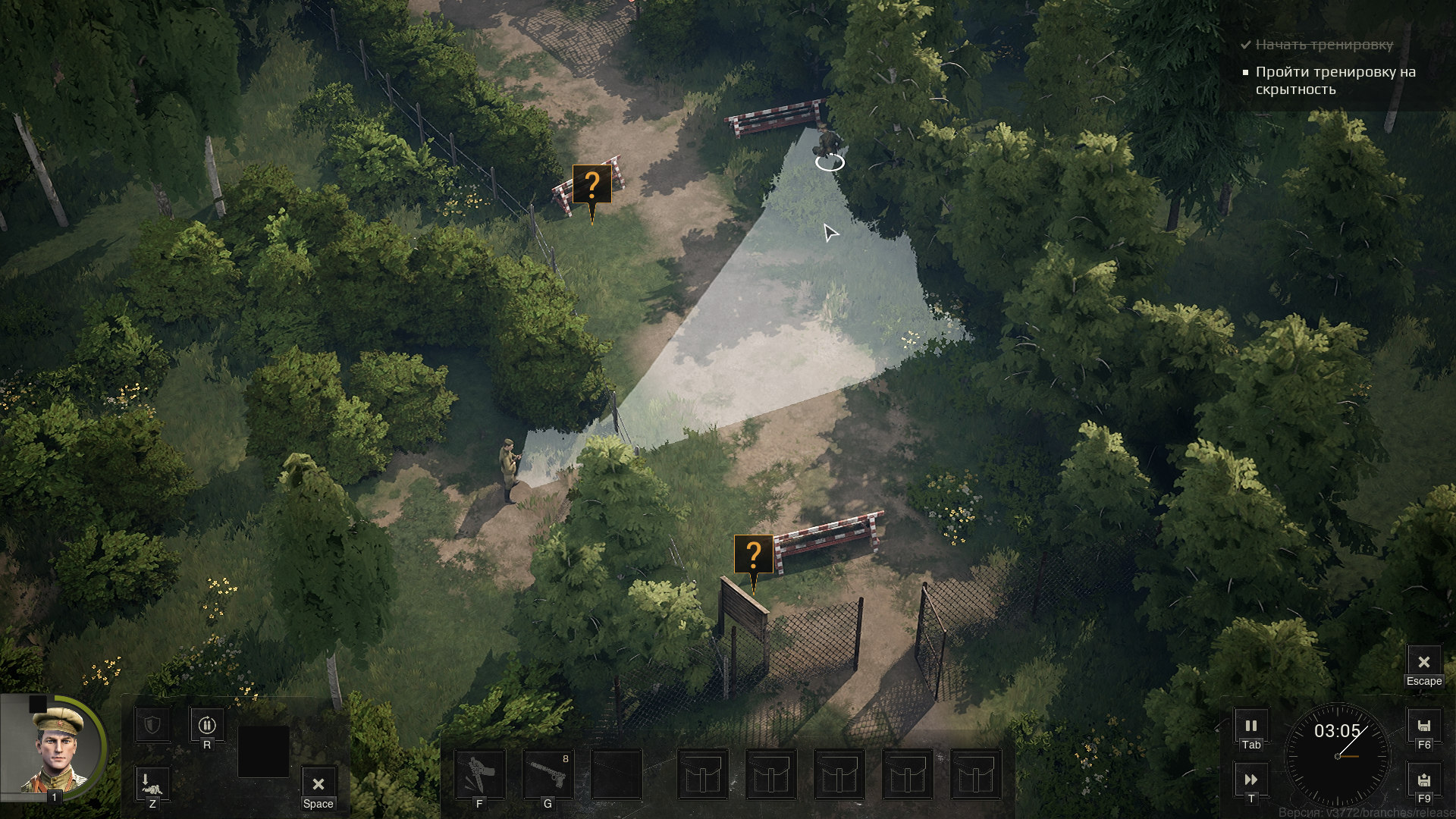The width and height of the screenshot is (1456, 819).
Task: Quick load using the load disk icon
Action: [x=1423, y=780]
